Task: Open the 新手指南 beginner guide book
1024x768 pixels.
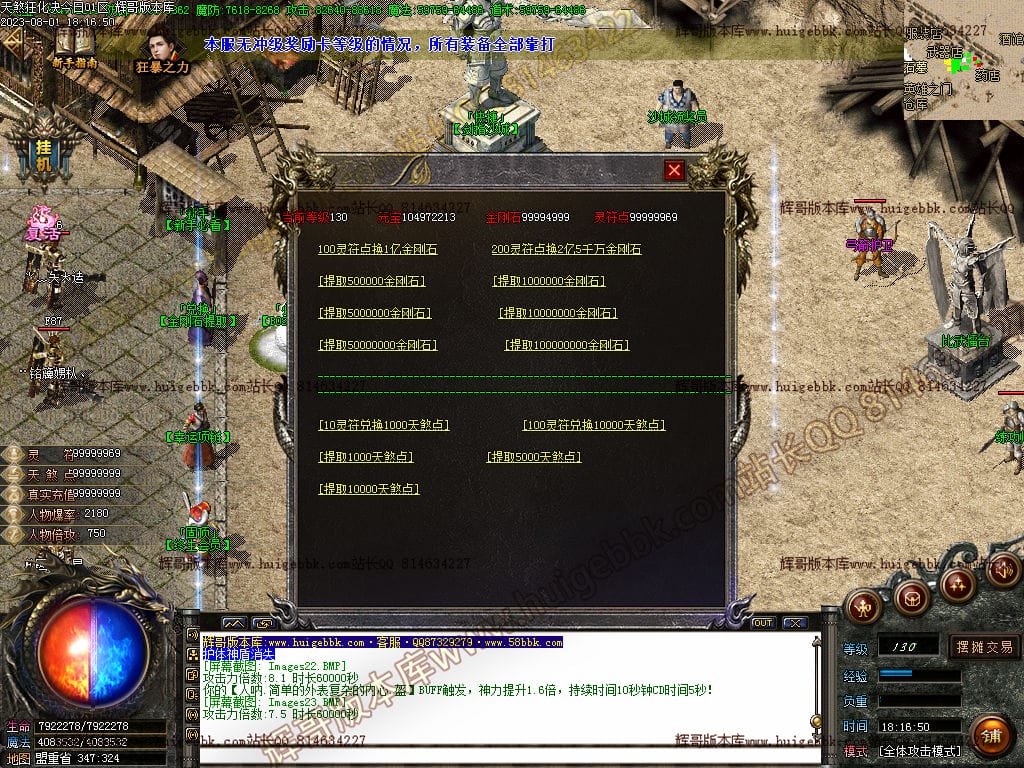Action: pyautogui.click(x=75, y=45)
